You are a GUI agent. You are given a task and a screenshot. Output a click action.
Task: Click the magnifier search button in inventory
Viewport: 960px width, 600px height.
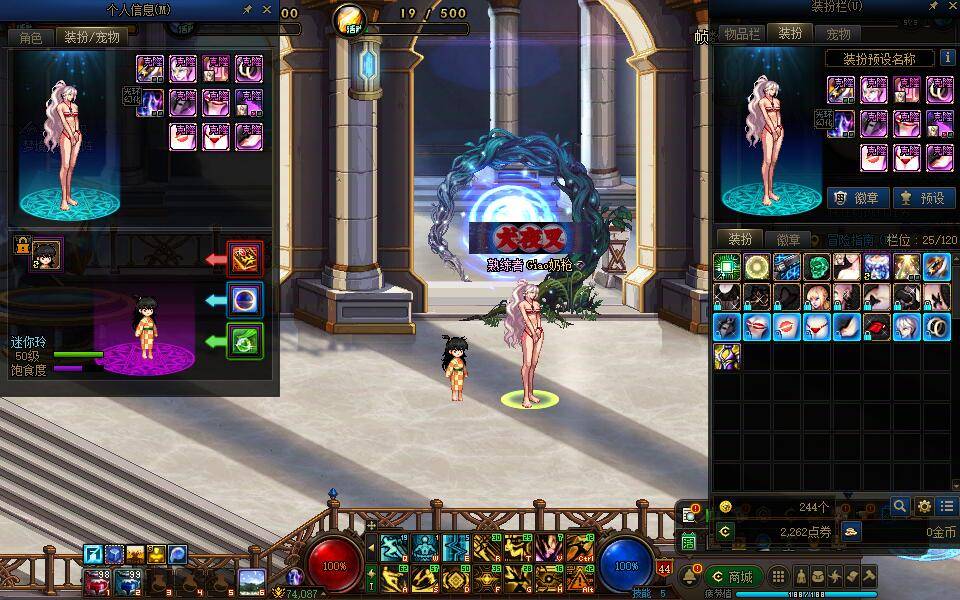[900, 507]
